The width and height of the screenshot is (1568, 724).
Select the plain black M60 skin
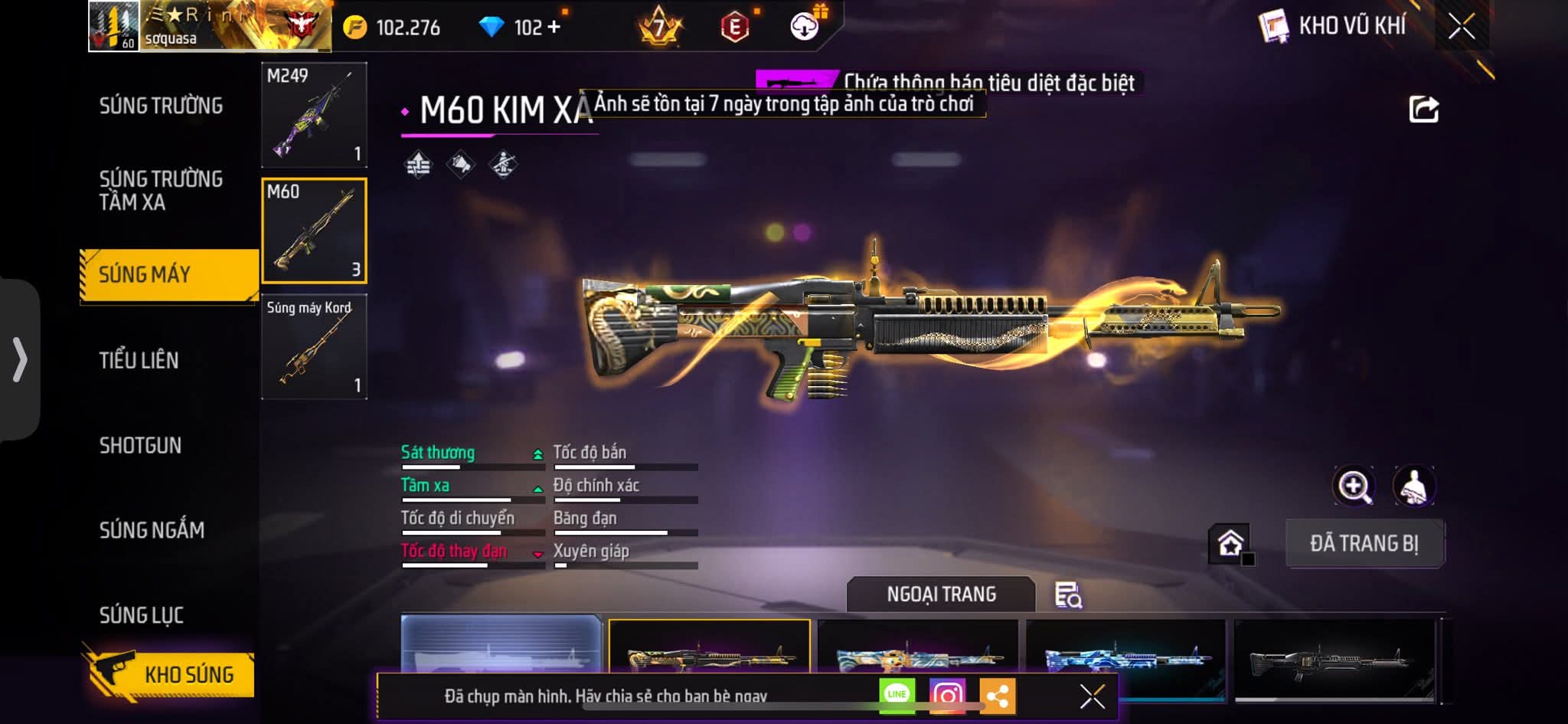pos(1334,657)
